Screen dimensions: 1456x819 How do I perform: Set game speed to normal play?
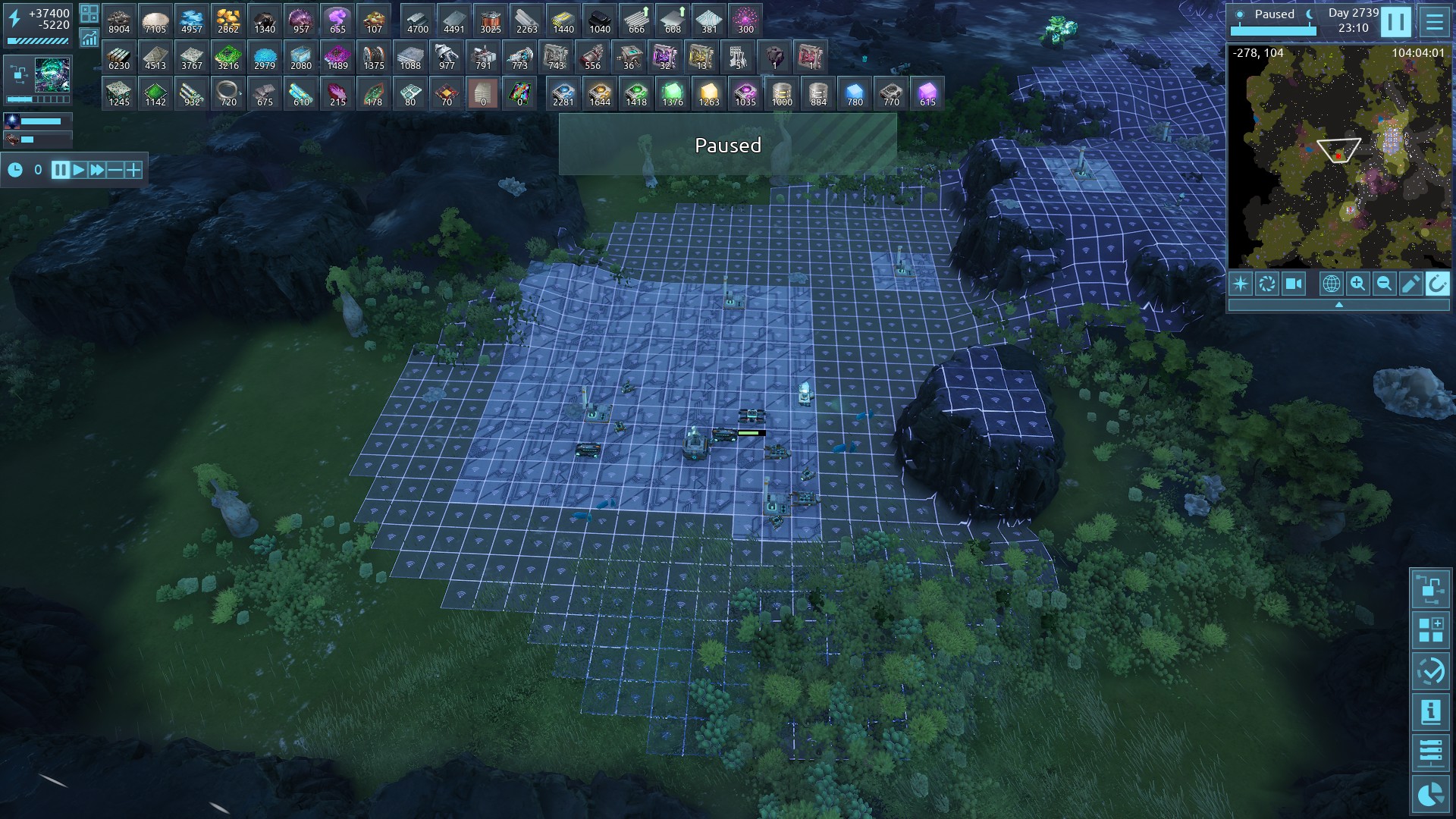tap(79, 170)
